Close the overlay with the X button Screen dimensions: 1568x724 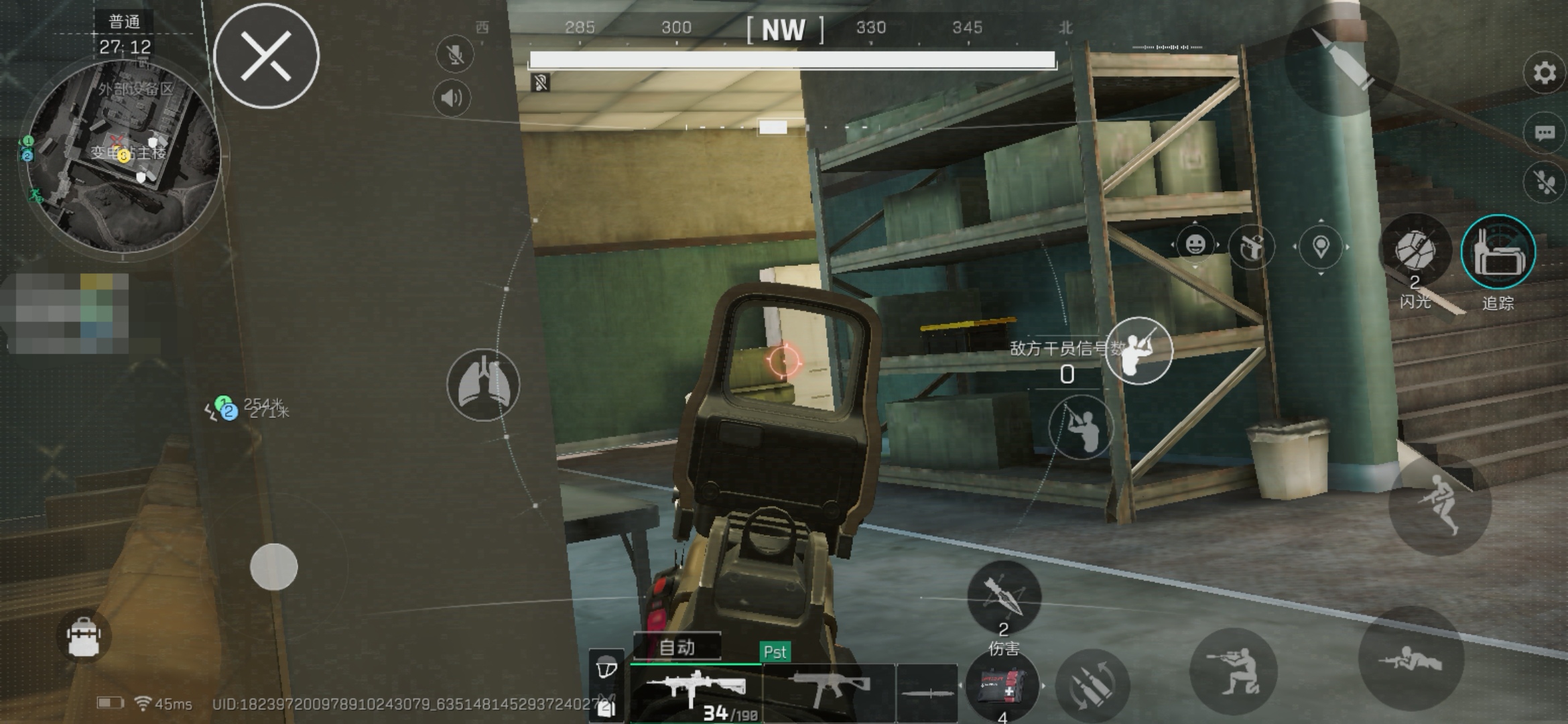pos(266,56)
